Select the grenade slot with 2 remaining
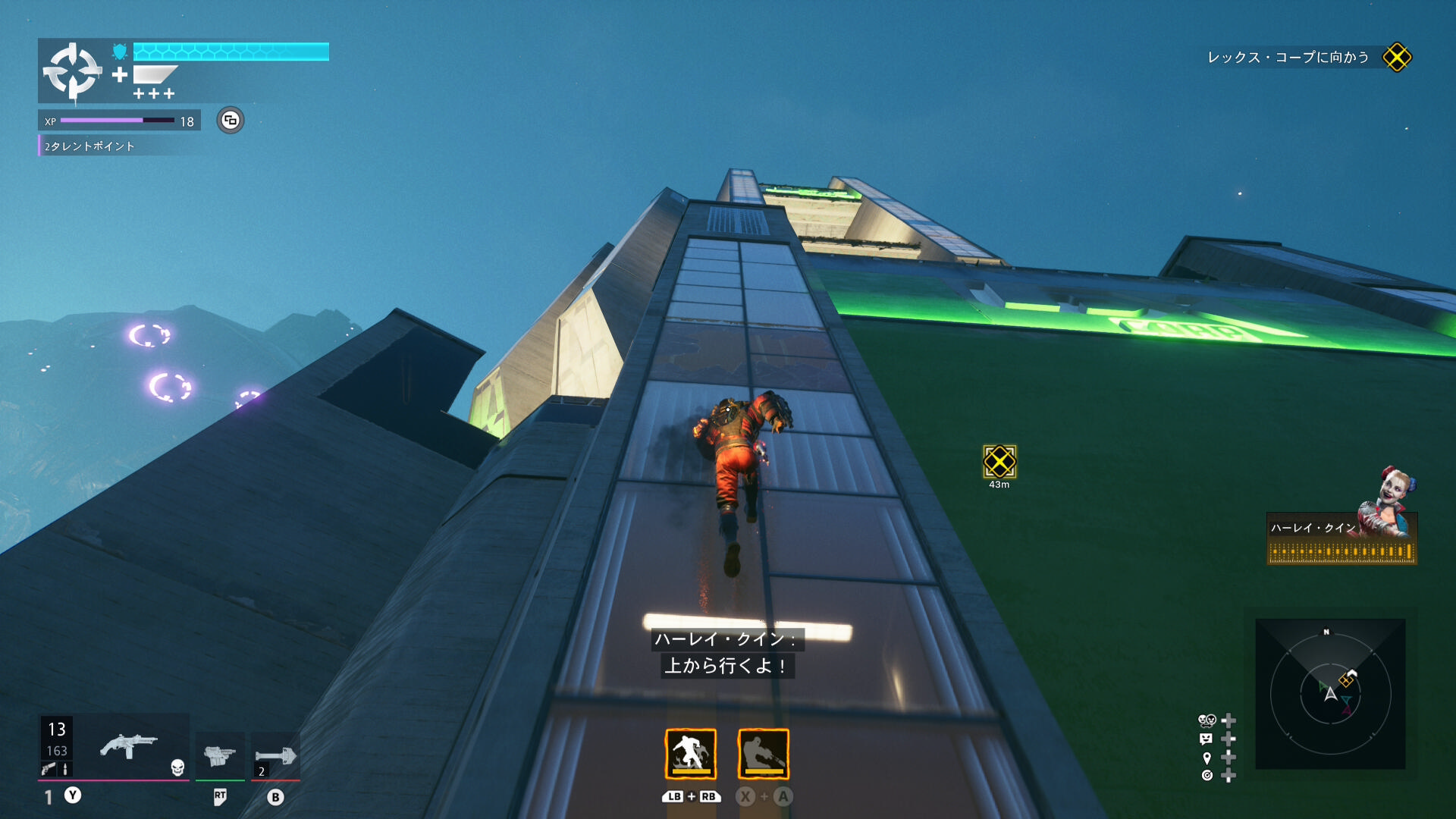 275,756
